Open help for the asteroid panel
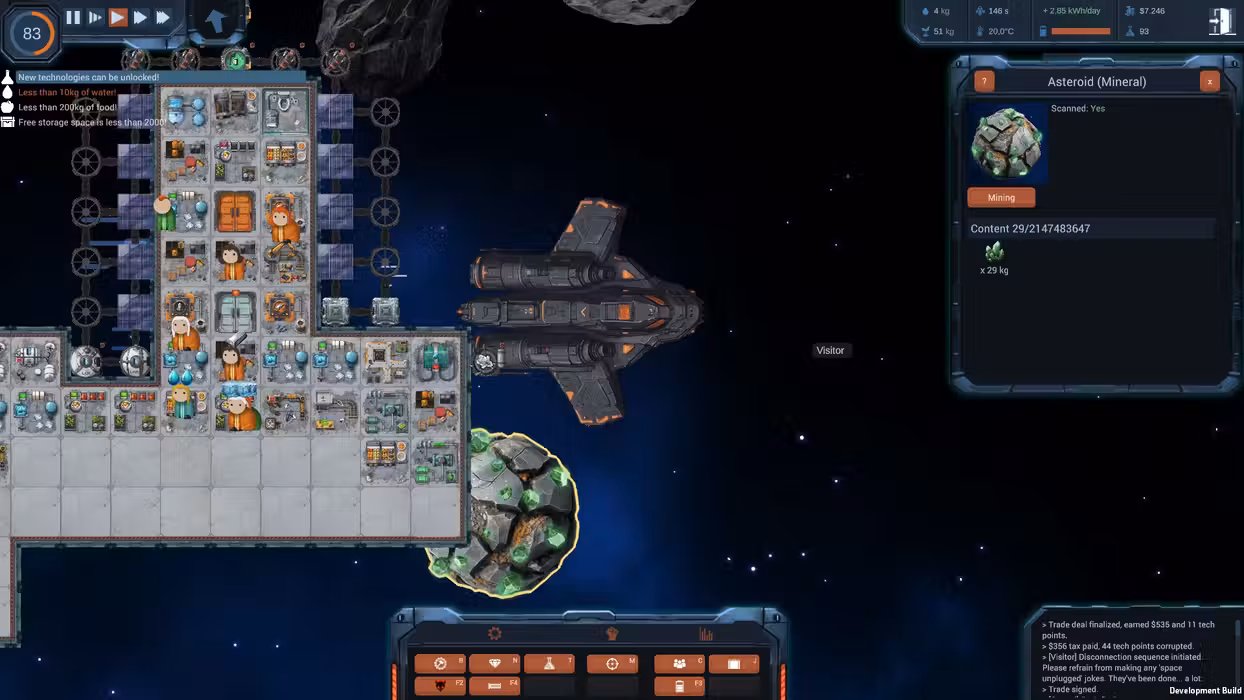Image resolution: width=1244 pixels, height=700 pixels. pos(984,82)
